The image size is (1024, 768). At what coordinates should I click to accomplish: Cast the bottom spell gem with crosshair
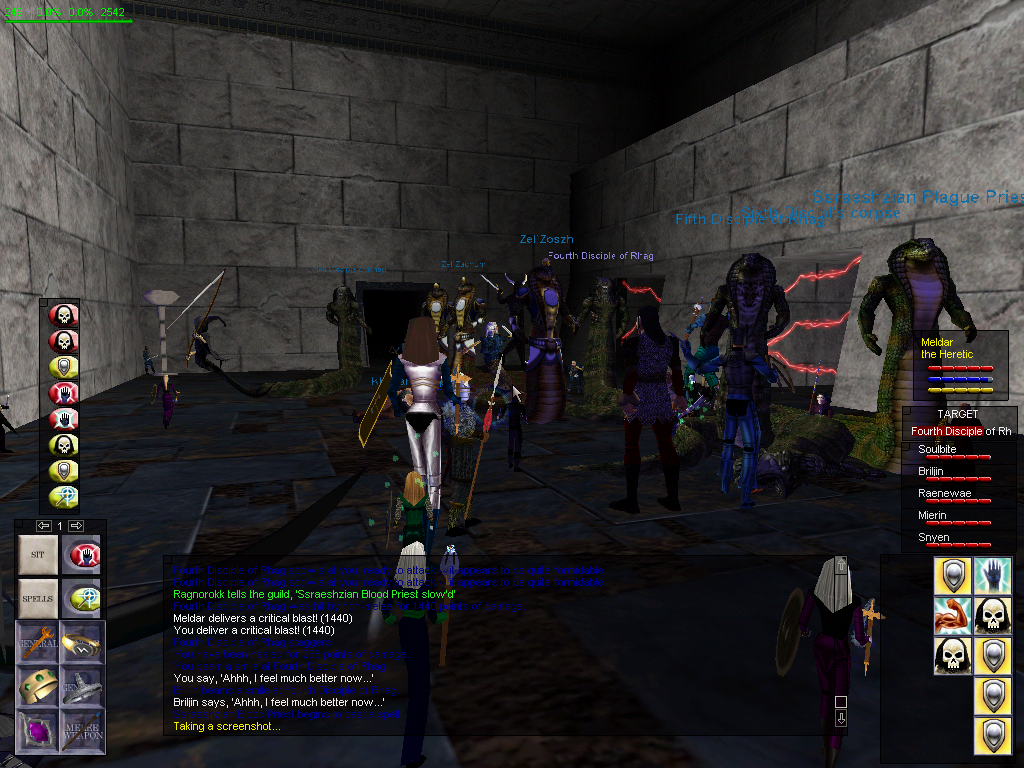coord(64,497)
